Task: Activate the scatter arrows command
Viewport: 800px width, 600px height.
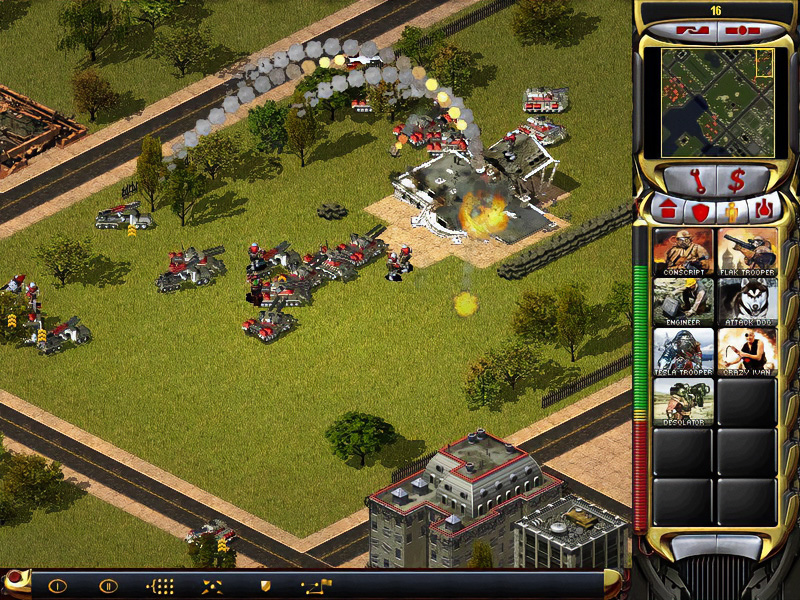Action: point(212,586)
